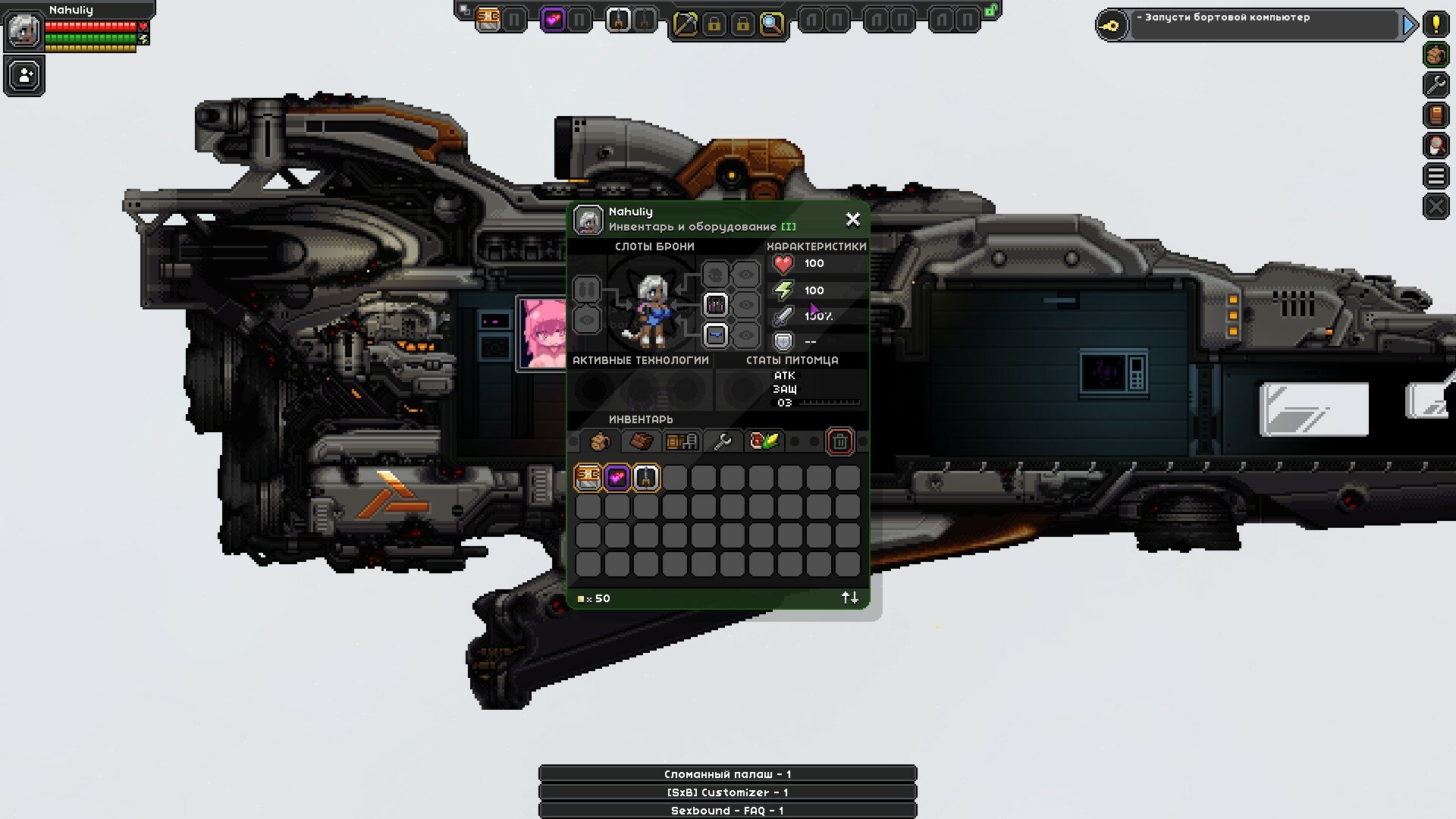
Task: Open the crafting wrench icon on right sidebar
Action: point(1435,83)
